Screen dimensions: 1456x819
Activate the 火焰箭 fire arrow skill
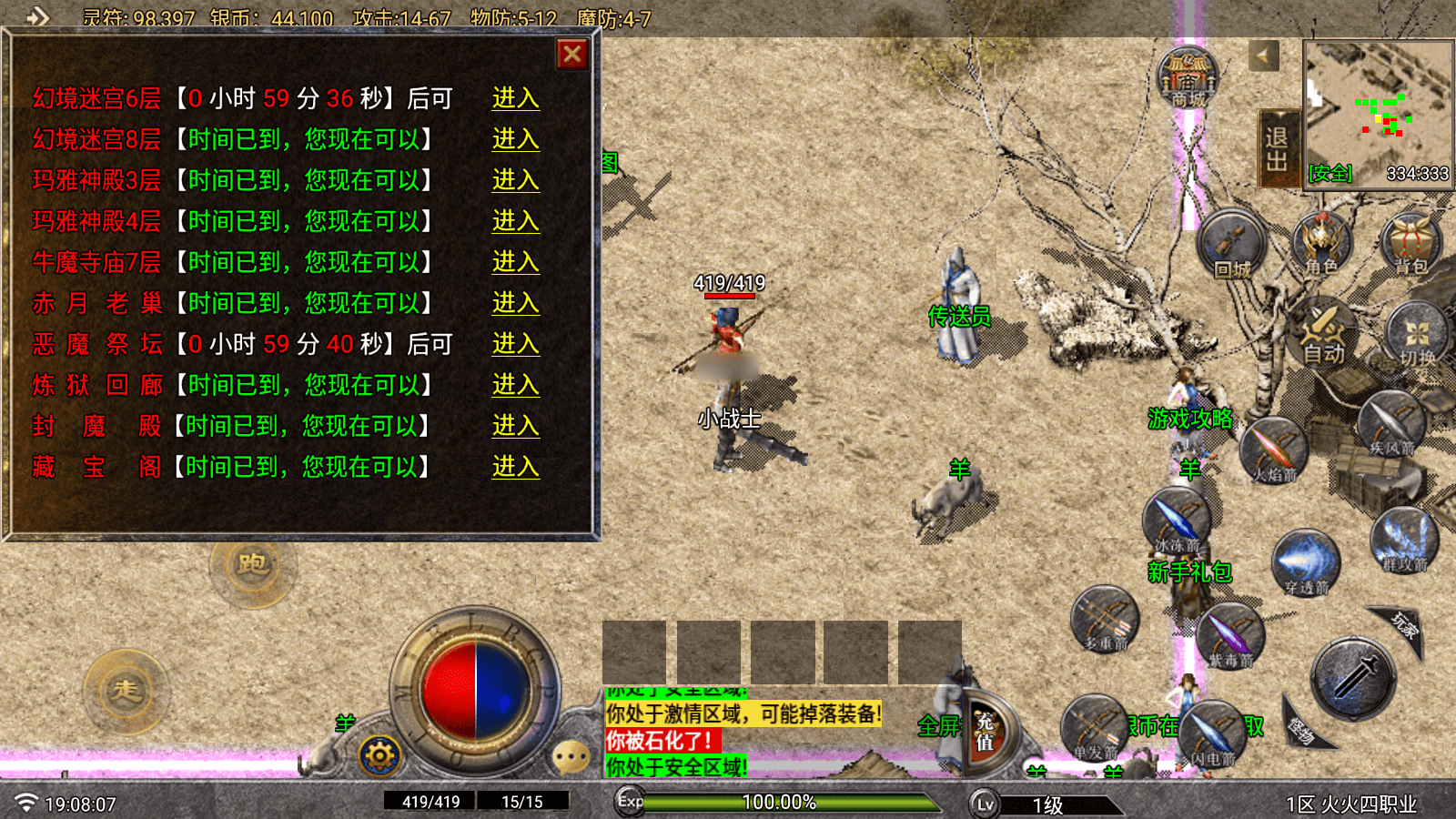[x=1273, y=450]
